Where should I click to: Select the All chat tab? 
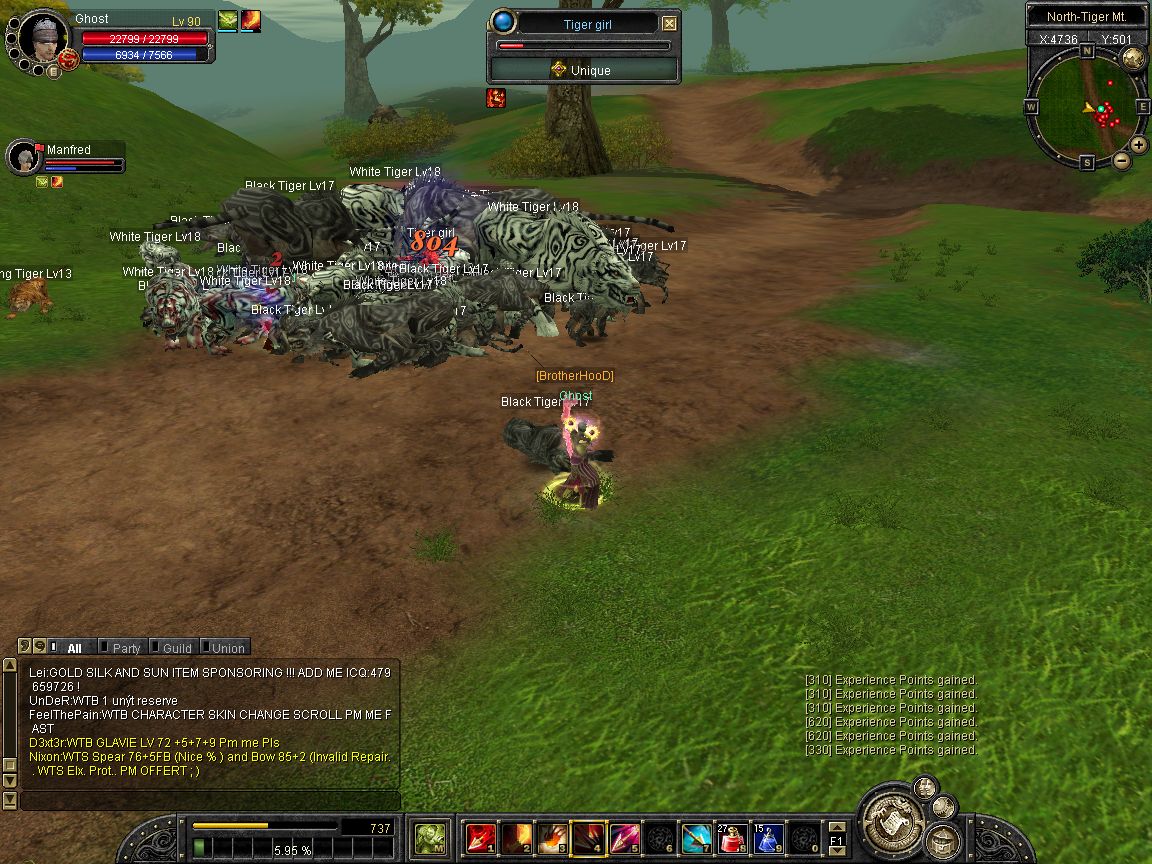pyautogui.click(x=73, y=648)
